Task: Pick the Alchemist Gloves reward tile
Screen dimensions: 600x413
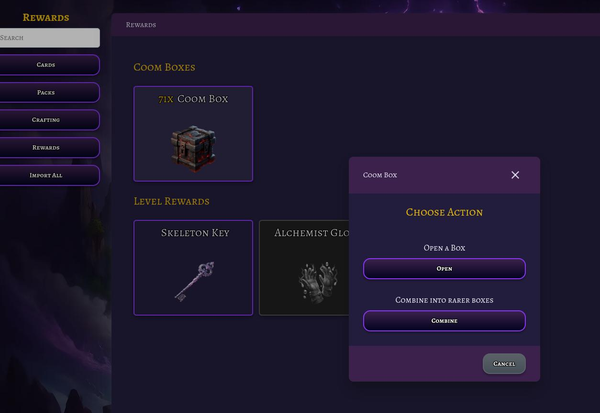Action: (305, 268)
